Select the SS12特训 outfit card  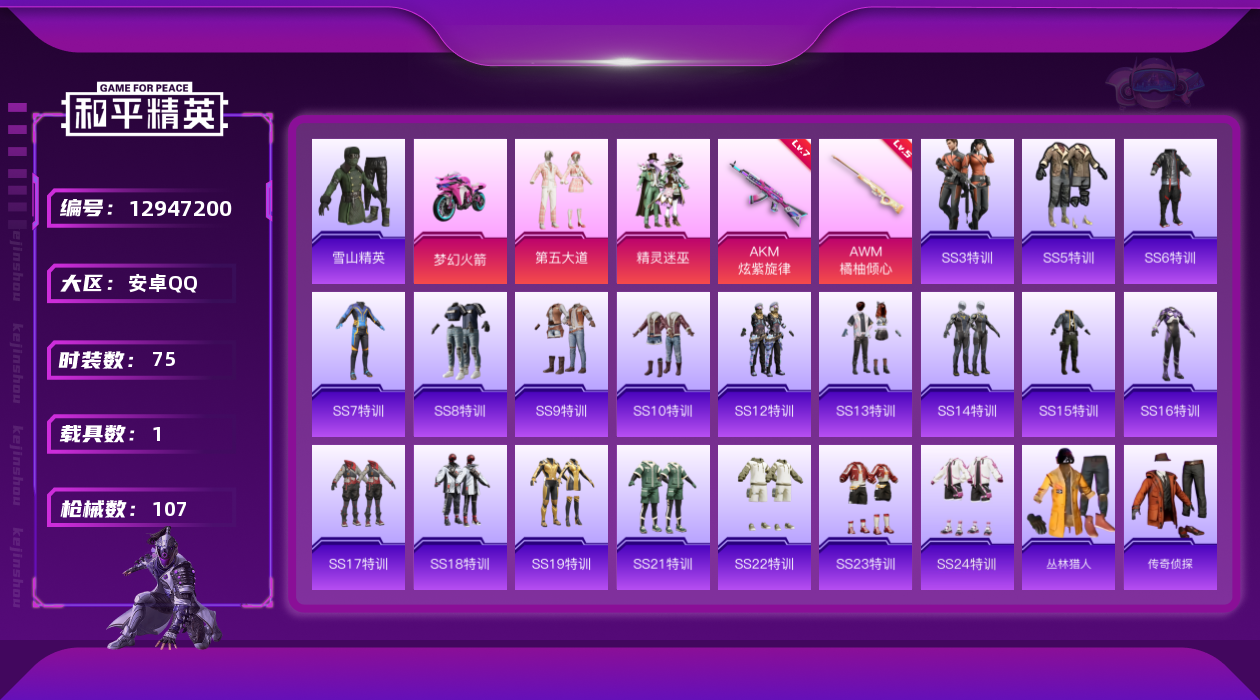coord(764,364)
